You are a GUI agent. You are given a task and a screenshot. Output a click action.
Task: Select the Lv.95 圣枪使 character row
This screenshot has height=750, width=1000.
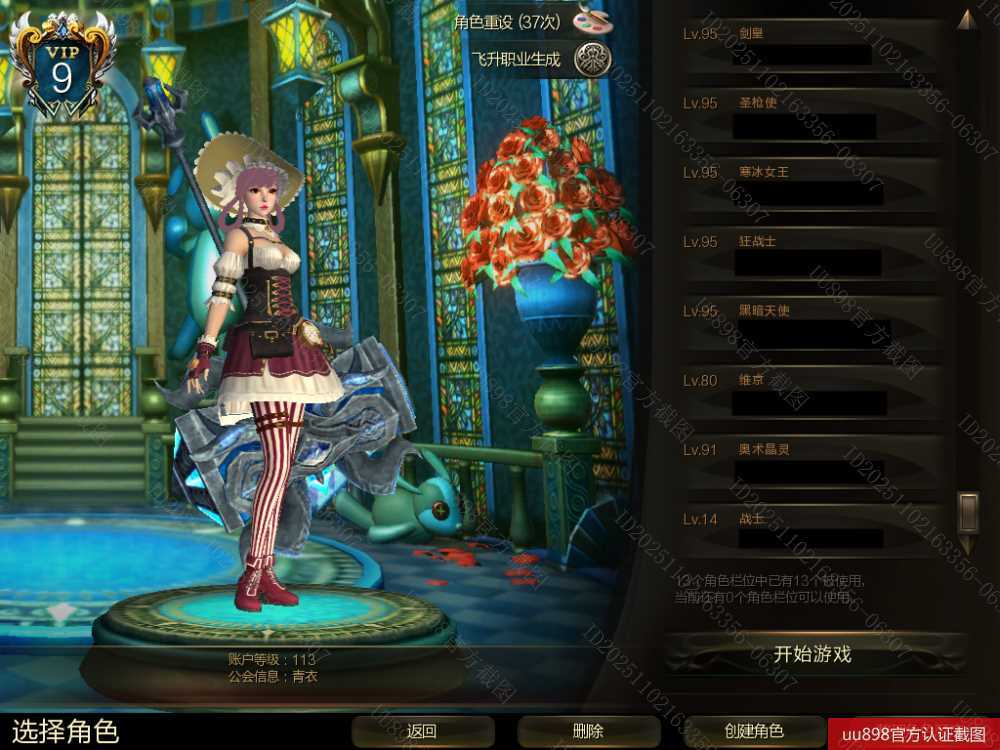[x=810, y=116]
